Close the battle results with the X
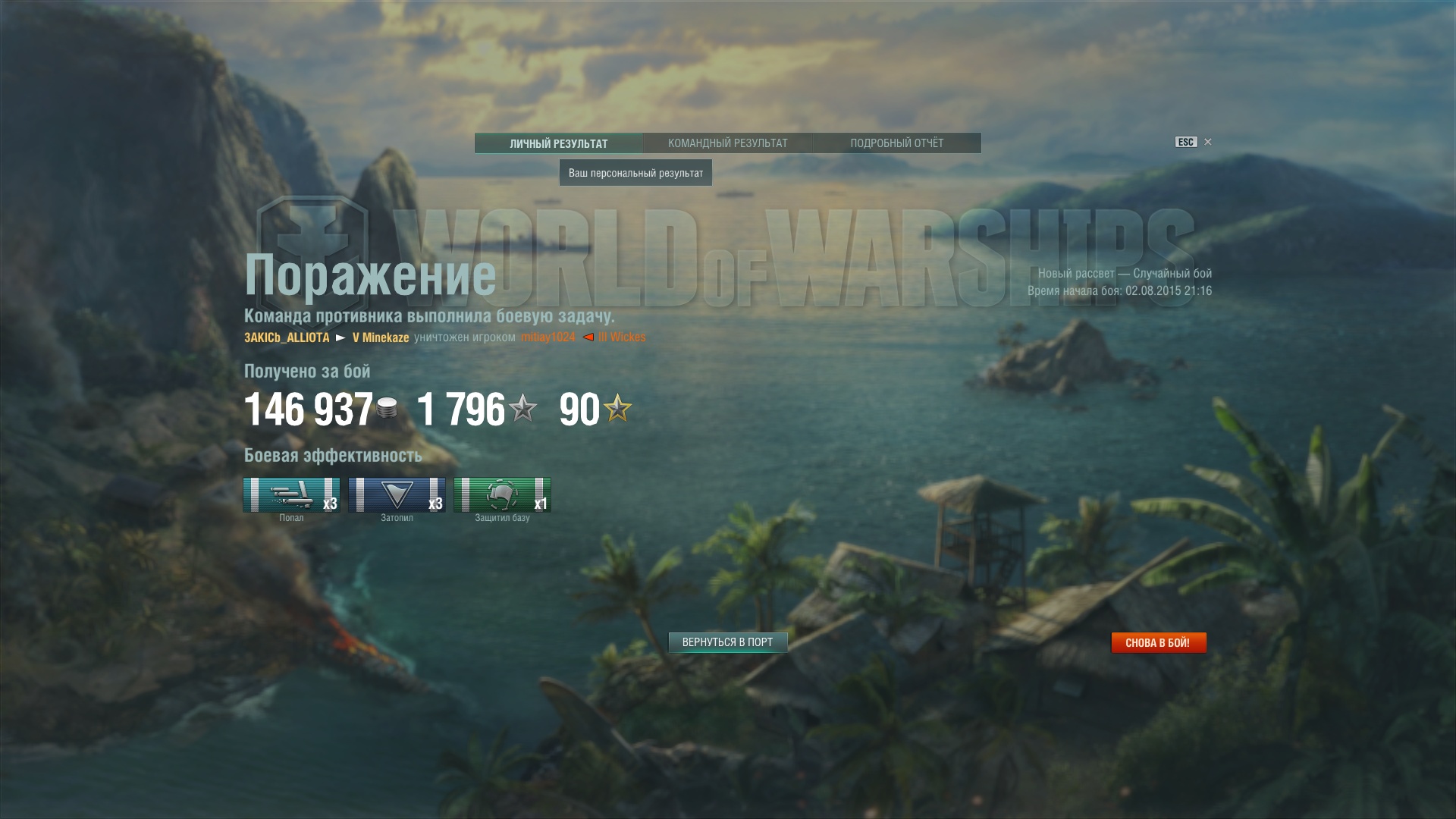Image resolution: width=1456 pixels, height=819 pixels. point(1208,142)
